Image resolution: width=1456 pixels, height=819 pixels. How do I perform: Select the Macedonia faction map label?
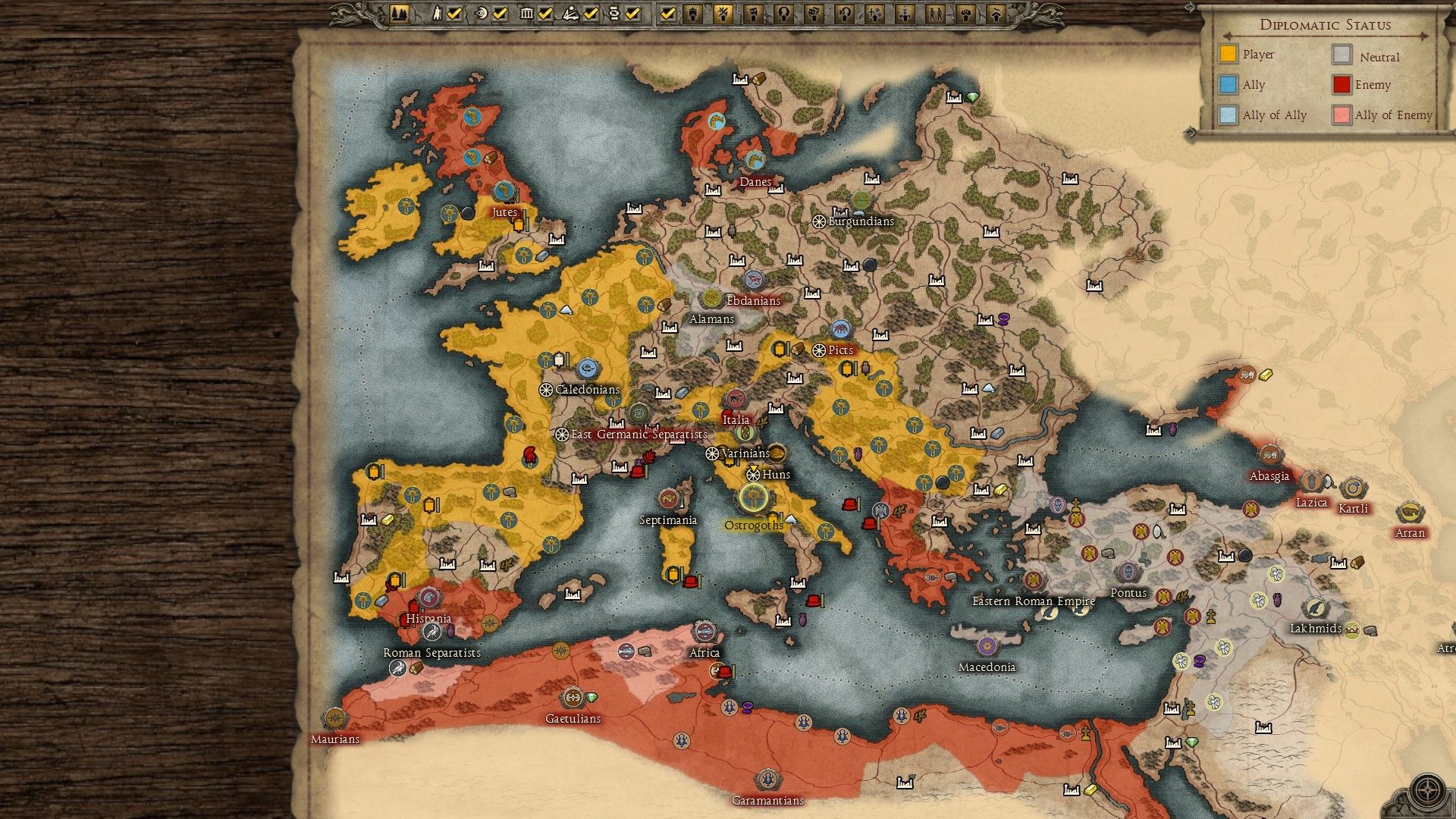pyautogui.click(x=987, y=667)
